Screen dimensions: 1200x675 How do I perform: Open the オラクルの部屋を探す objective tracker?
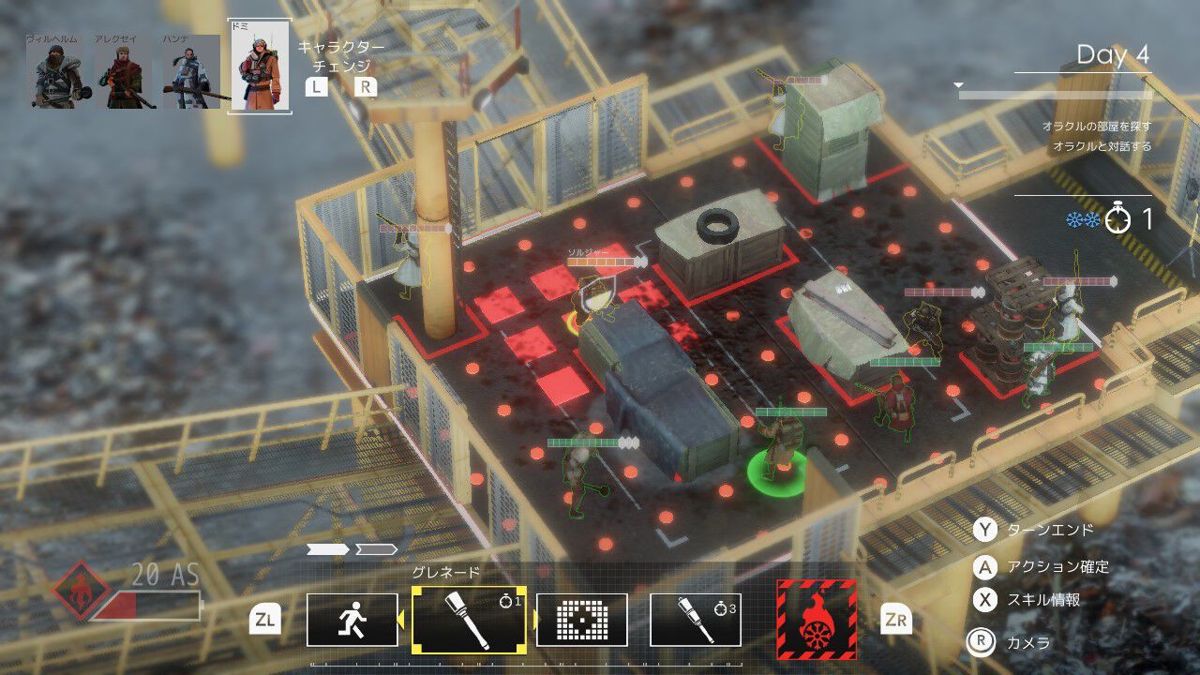click(1096, 126)
